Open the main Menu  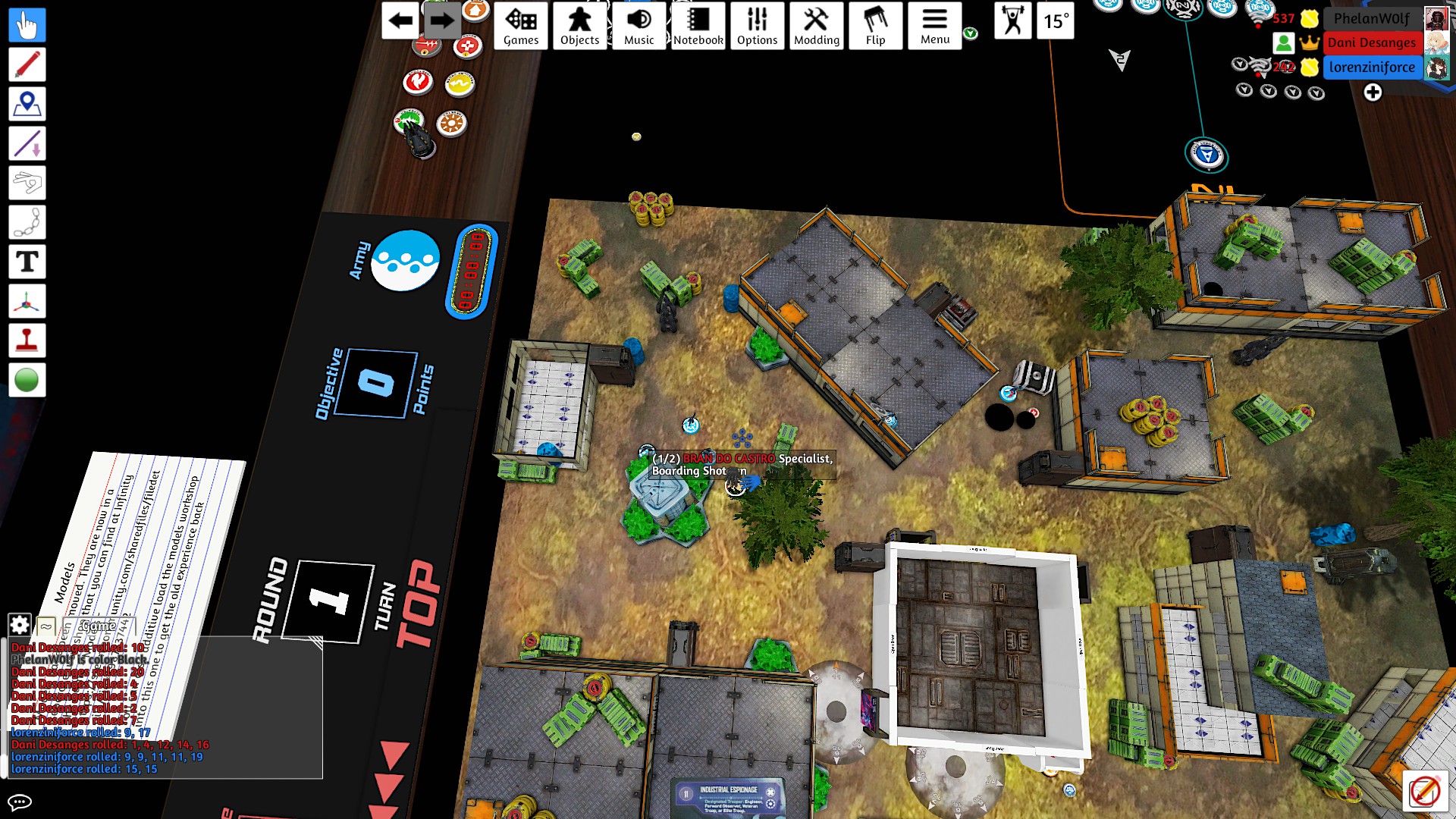coord(934,26)
